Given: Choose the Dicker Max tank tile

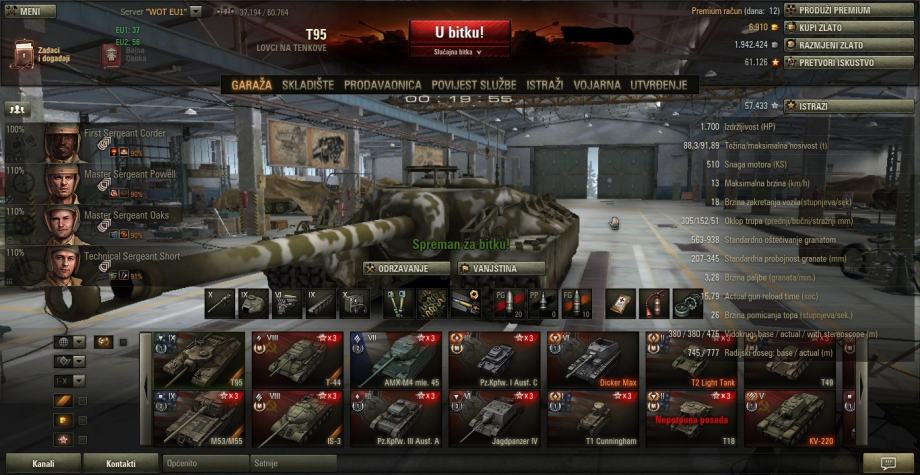Looking at the screenshot, I should [x=594, y=359].
